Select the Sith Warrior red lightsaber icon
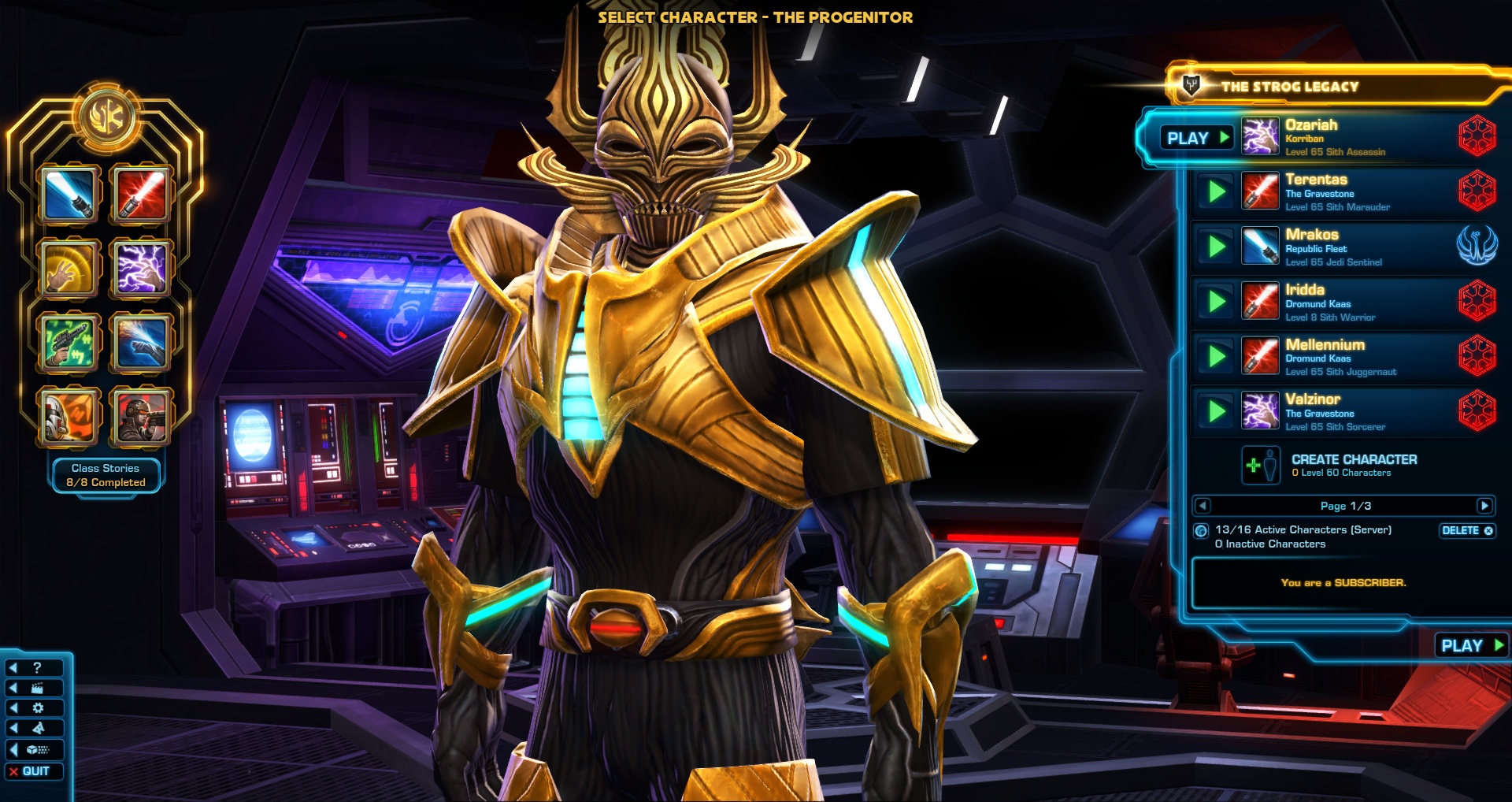The image size is (1512, 802). tap(140, 195)
